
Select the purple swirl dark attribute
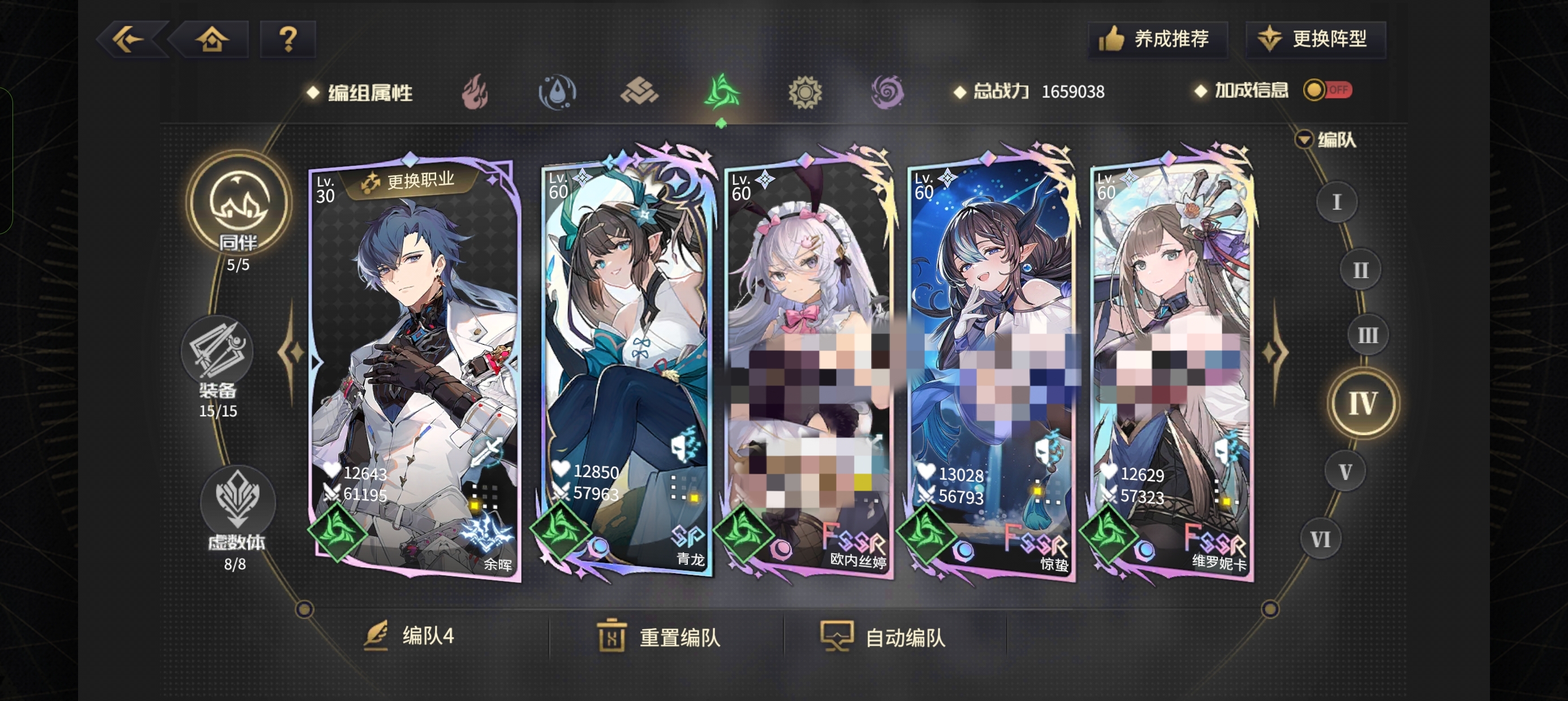pyautogui.click(x=887, y=93)
